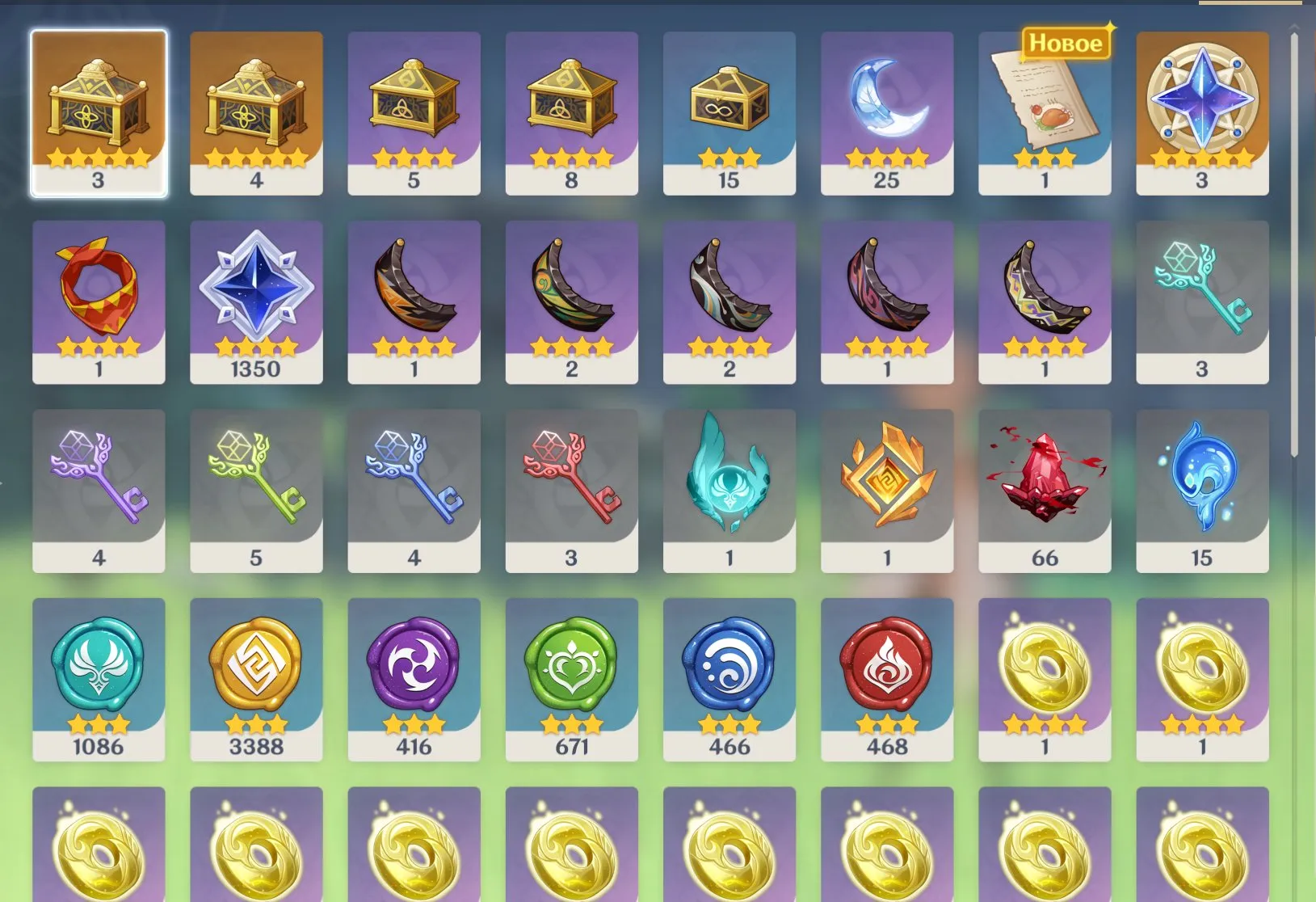Open the golden Geo emblem item
The height and width of the screenshot is (902, 1316).
click(886, 483)
